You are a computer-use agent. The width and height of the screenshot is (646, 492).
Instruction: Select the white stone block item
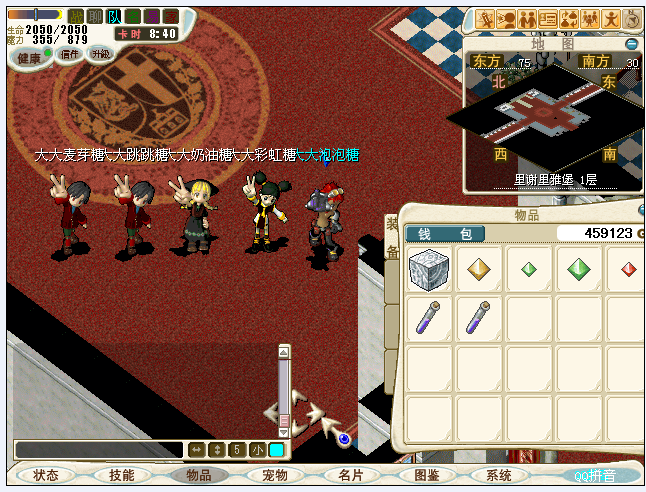coord(429,269)
